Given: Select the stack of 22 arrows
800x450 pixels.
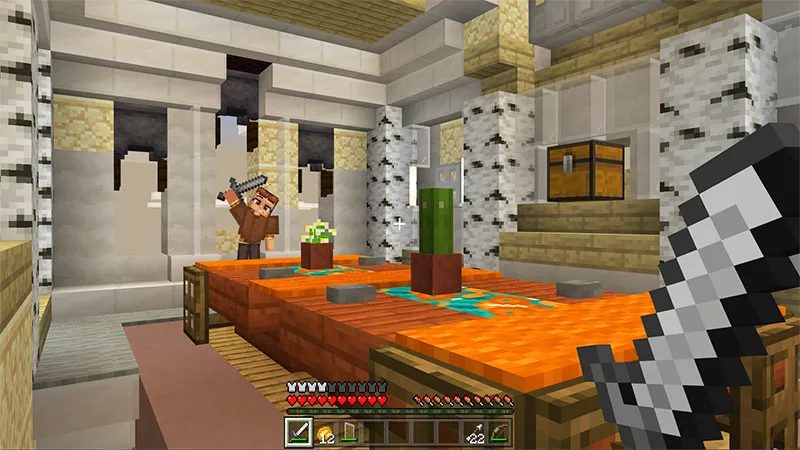Looking at the screenshot, I should (475, 432).
